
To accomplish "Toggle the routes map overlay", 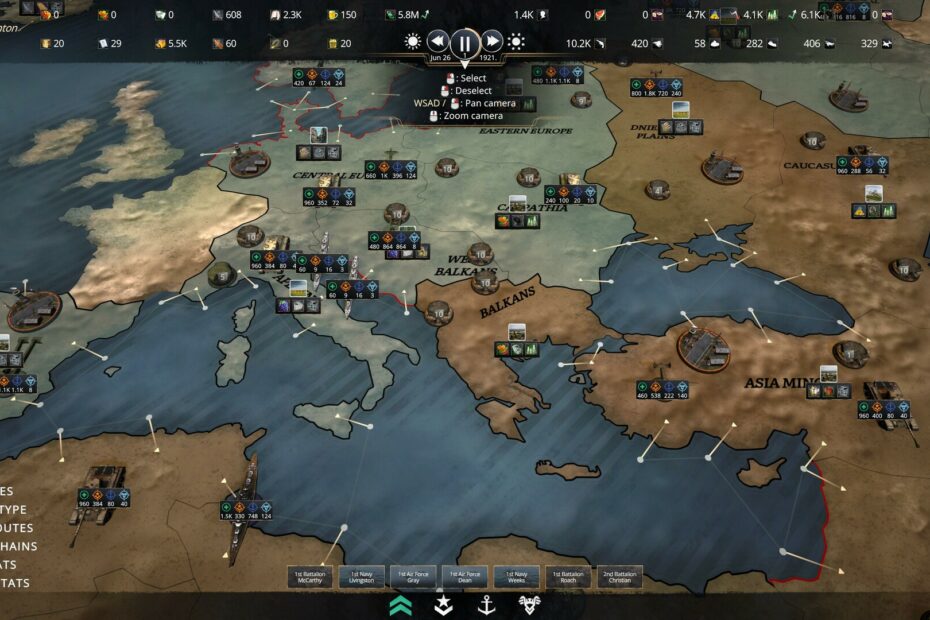I will [16, 528].
